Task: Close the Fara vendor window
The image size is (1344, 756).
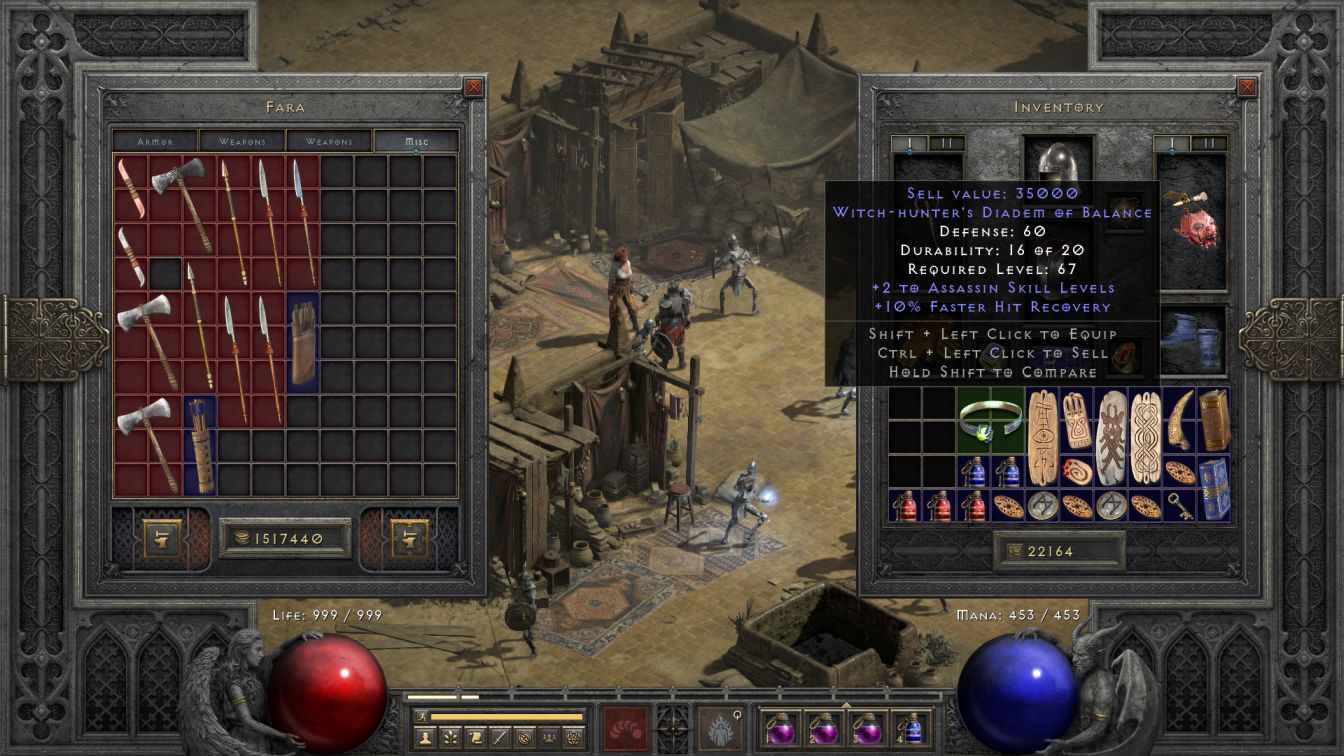Action: (474, 87)
